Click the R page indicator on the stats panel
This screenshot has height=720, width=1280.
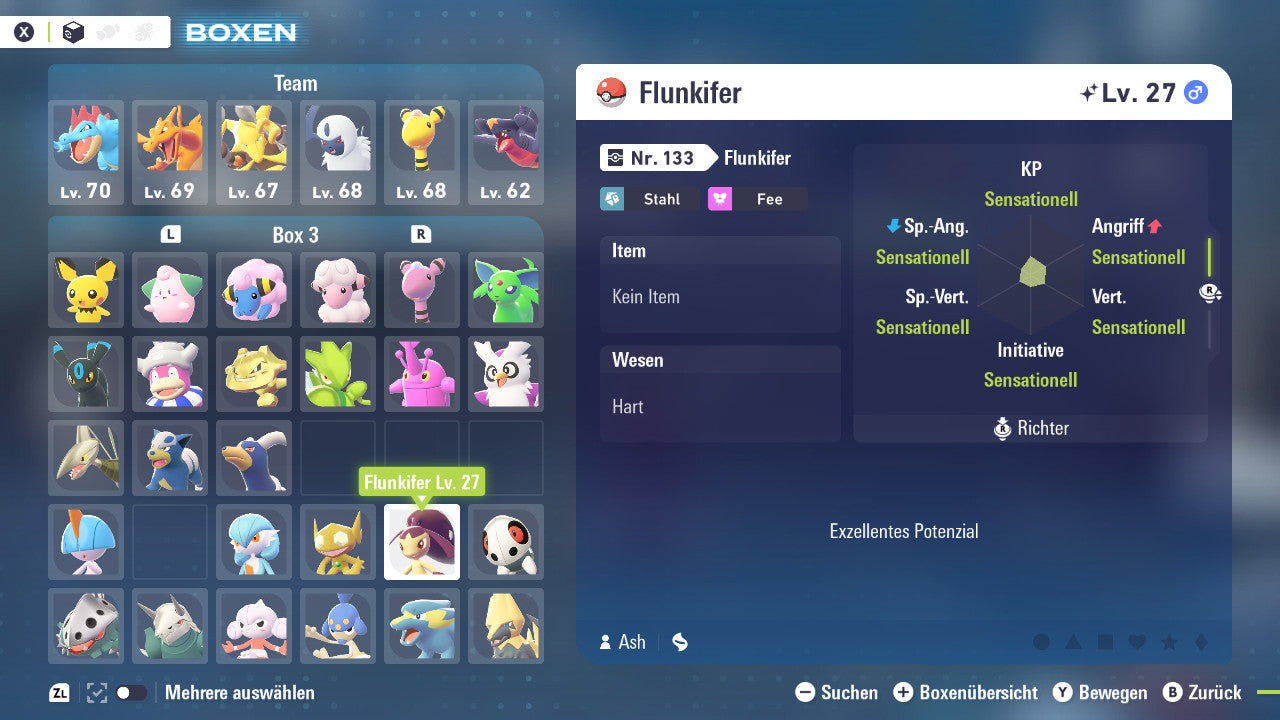1212,294
